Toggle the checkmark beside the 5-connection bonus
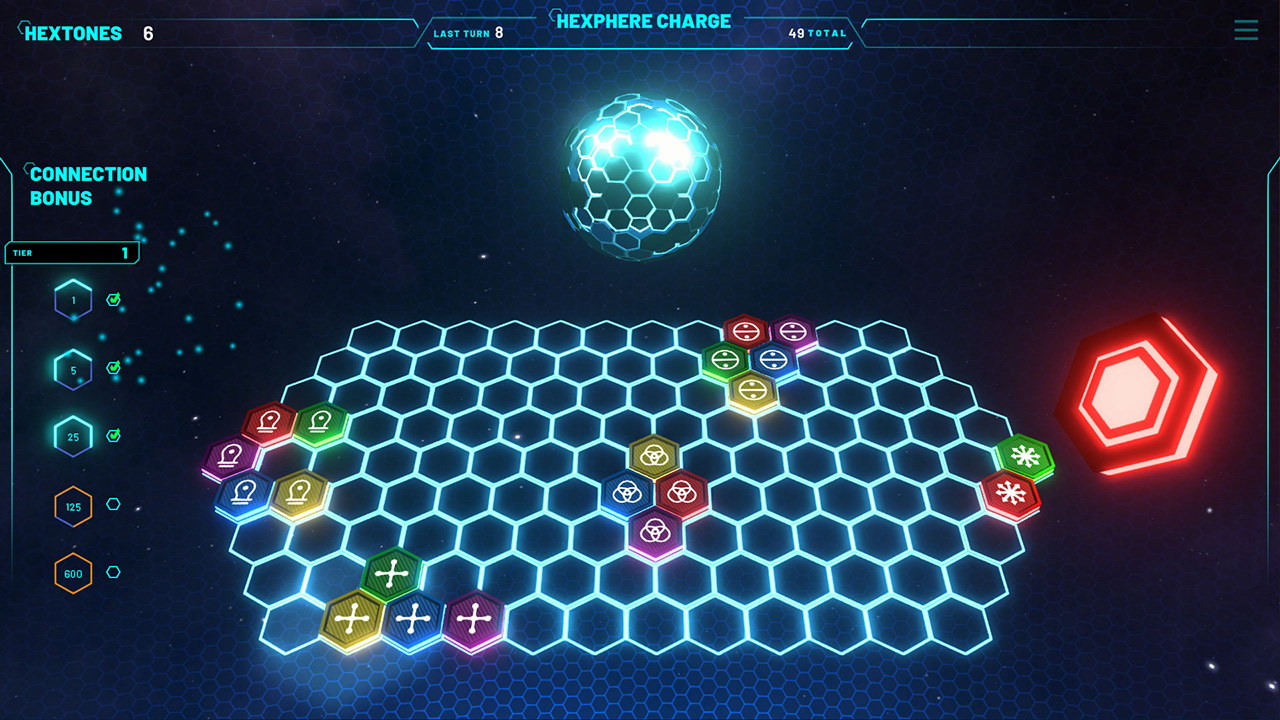The image size is (1280, 720). pyautogui.click(x=113, y=367)
